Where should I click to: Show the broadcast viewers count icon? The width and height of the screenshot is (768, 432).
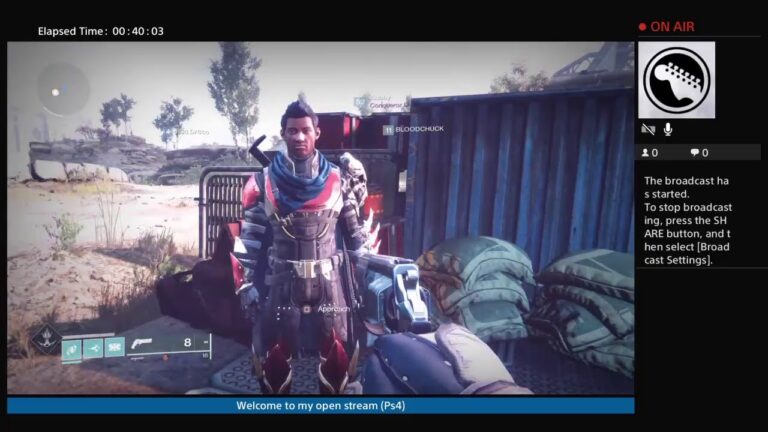click(x=645, y=153)
